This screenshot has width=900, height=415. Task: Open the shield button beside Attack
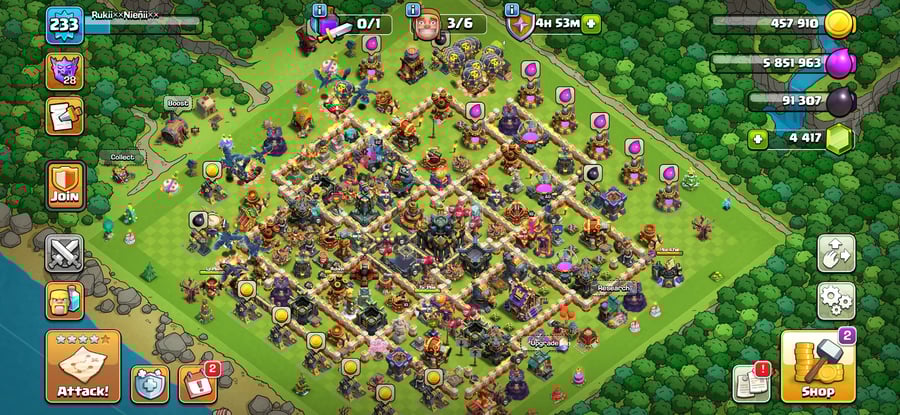(148, 384)
